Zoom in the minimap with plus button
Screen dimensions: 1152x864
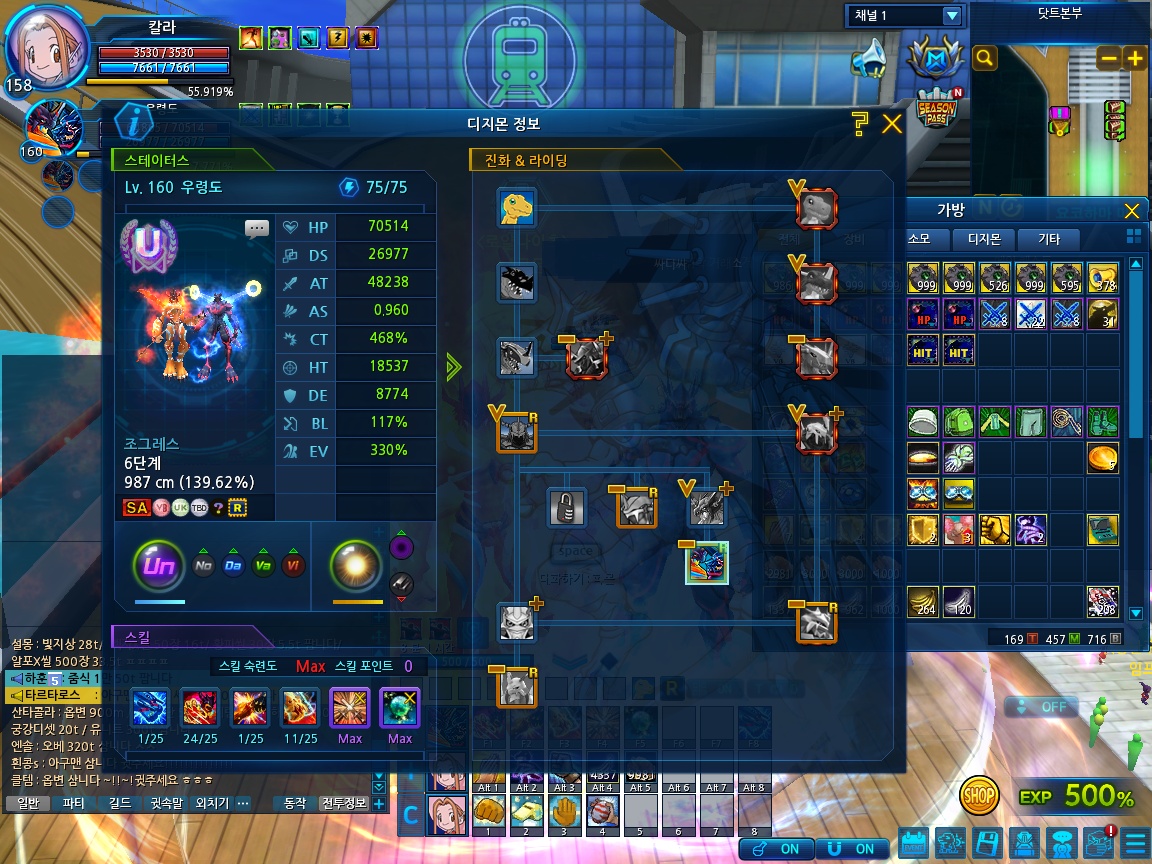click(x=1135, y=59)
